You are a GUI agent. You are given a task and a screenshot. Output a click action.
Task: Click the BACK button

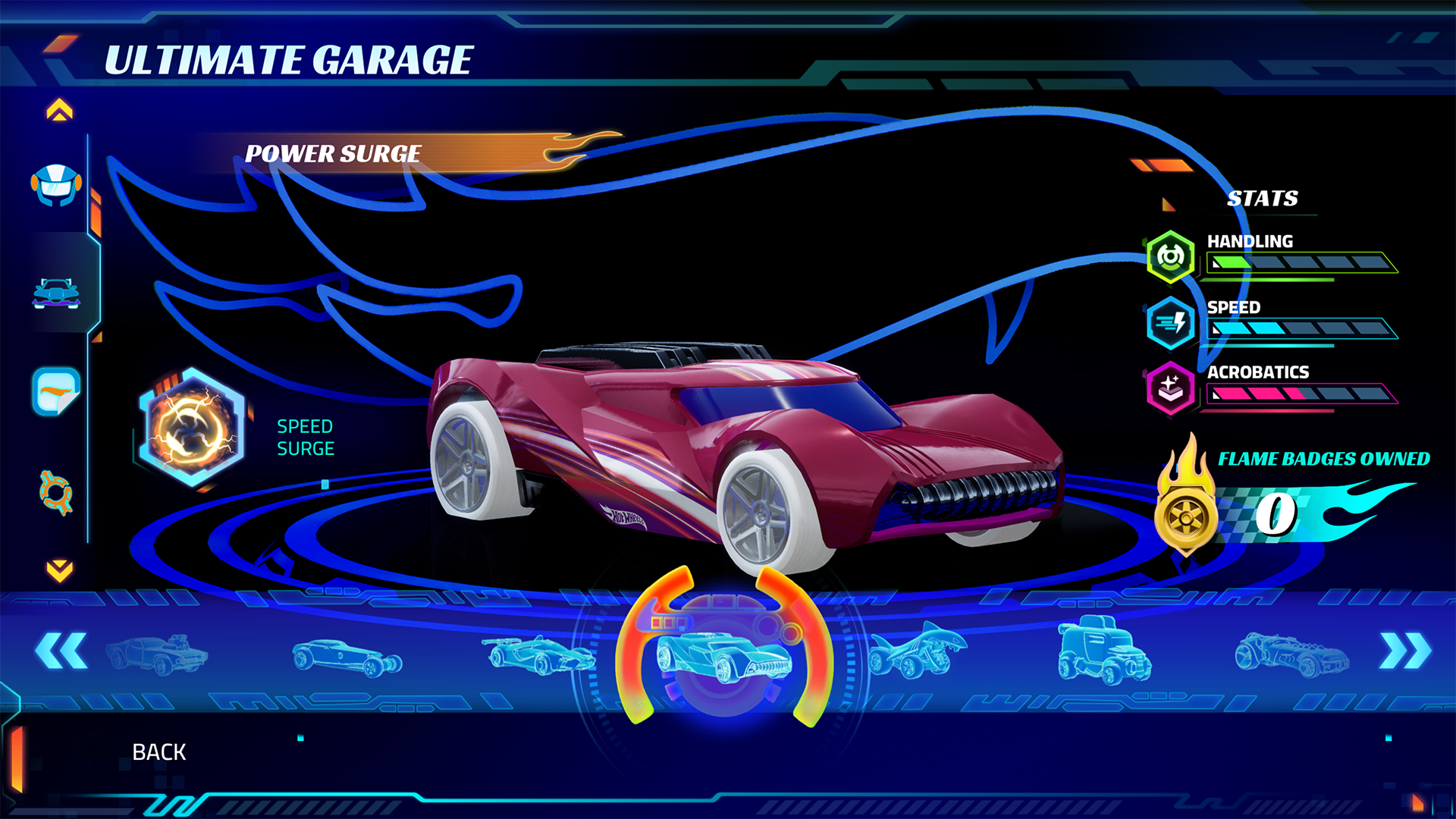click(159, 752)
